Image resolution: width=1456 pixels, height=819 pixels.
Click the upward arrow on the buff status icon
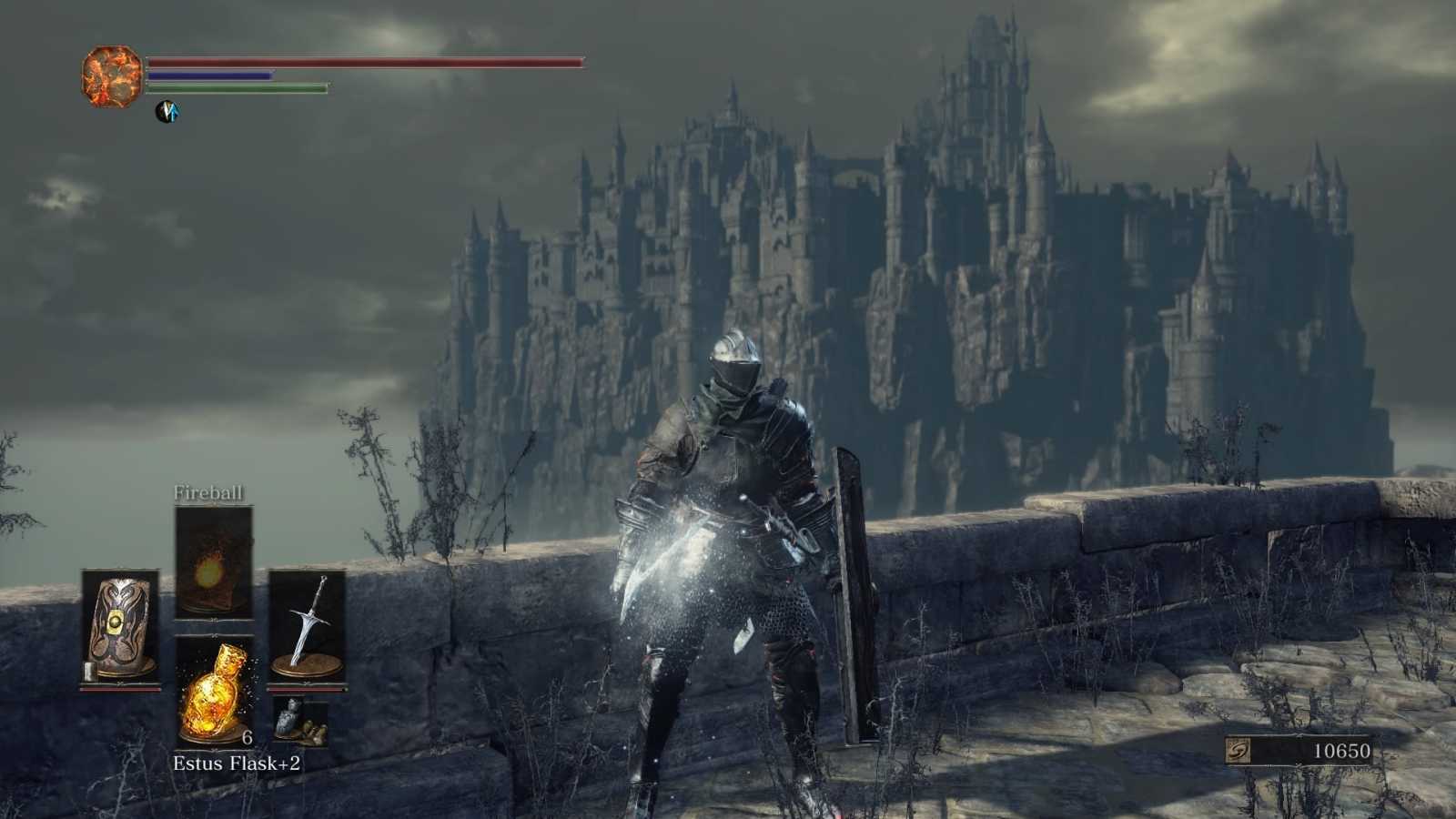click(x=175, y=111)
